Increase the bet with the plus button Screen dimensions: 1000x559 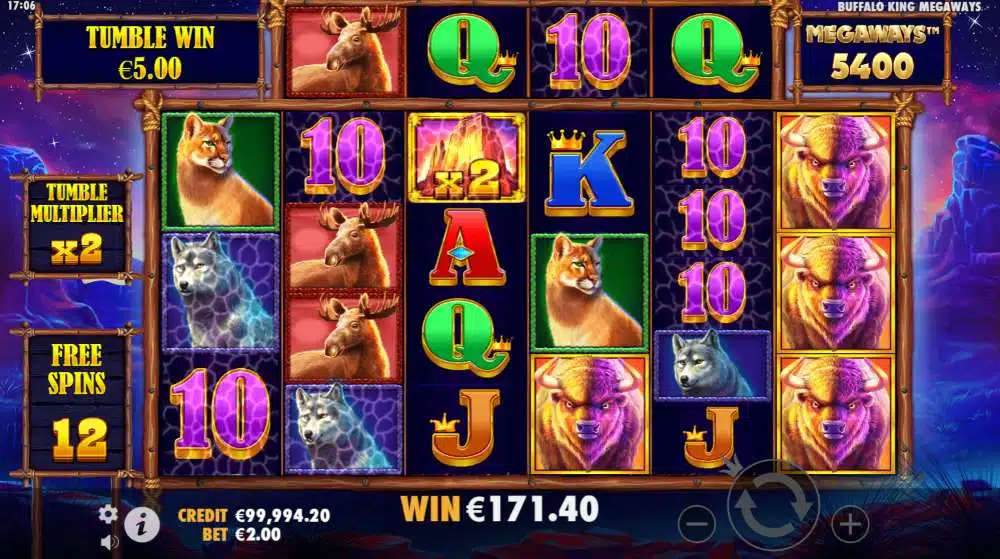pyautogui.click(x=850, y=521)
